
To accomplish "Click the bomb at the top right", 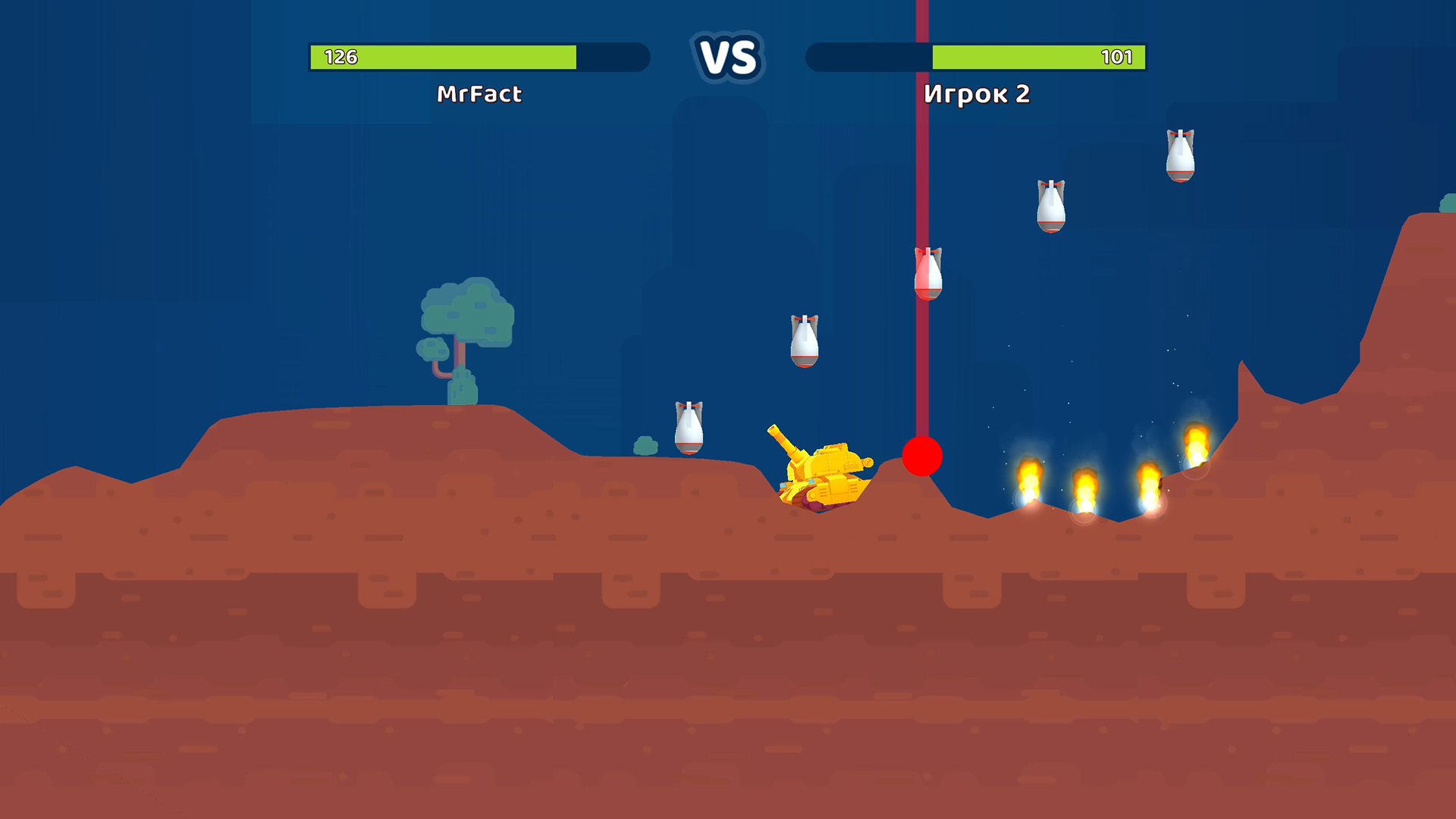I will coord(1181,155).
